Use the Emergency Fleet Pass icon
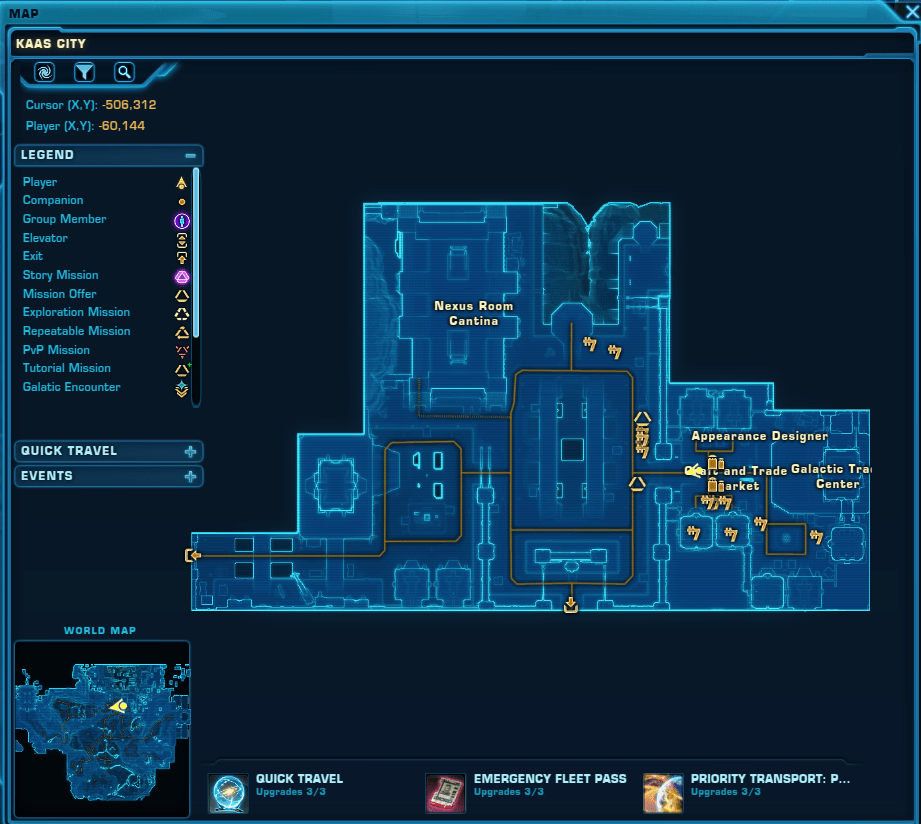Viewport: 921px width, 824px height. (446, 792)
